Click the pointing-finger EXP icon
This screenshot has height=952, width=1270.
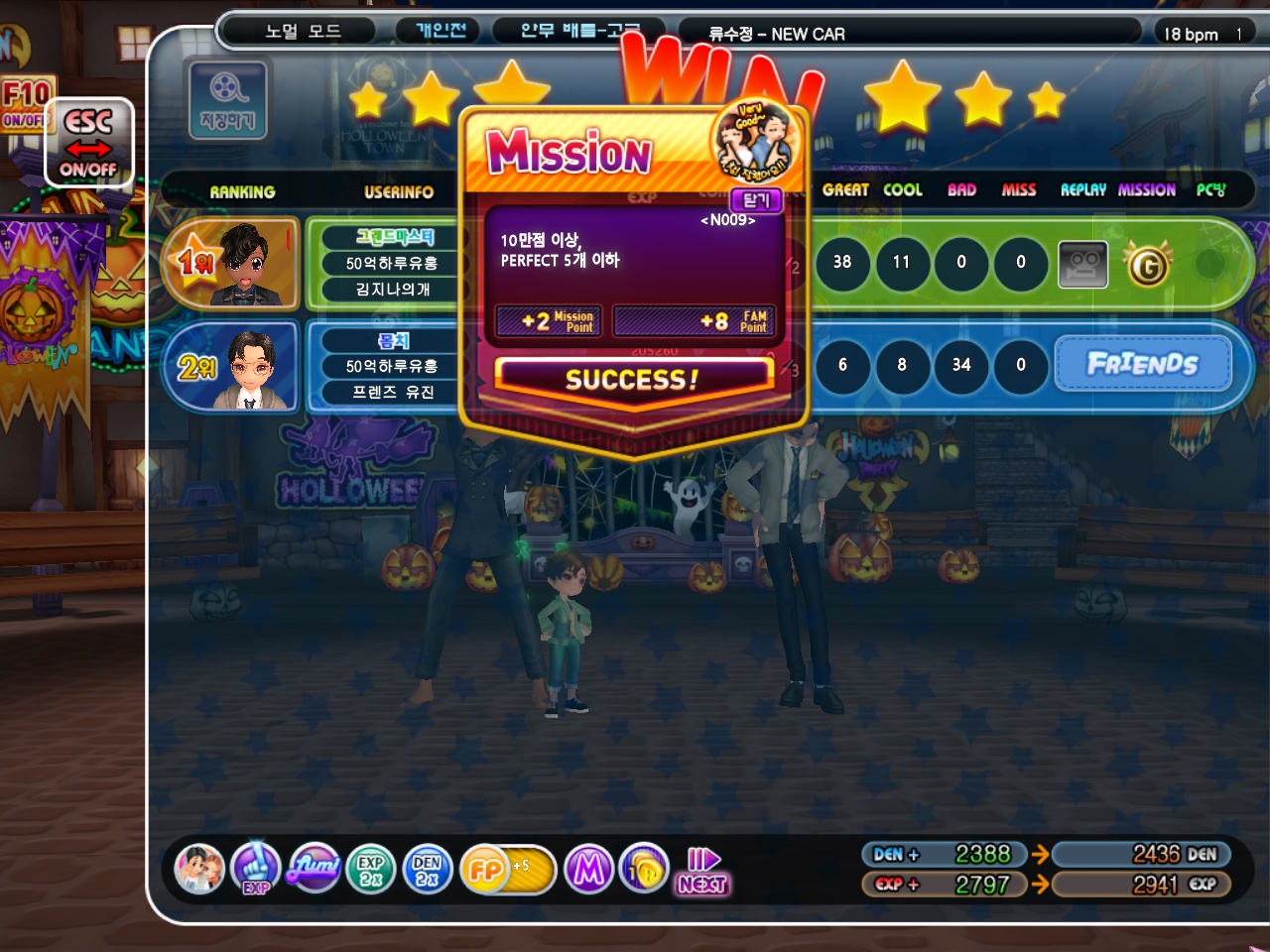click(256, 869)
